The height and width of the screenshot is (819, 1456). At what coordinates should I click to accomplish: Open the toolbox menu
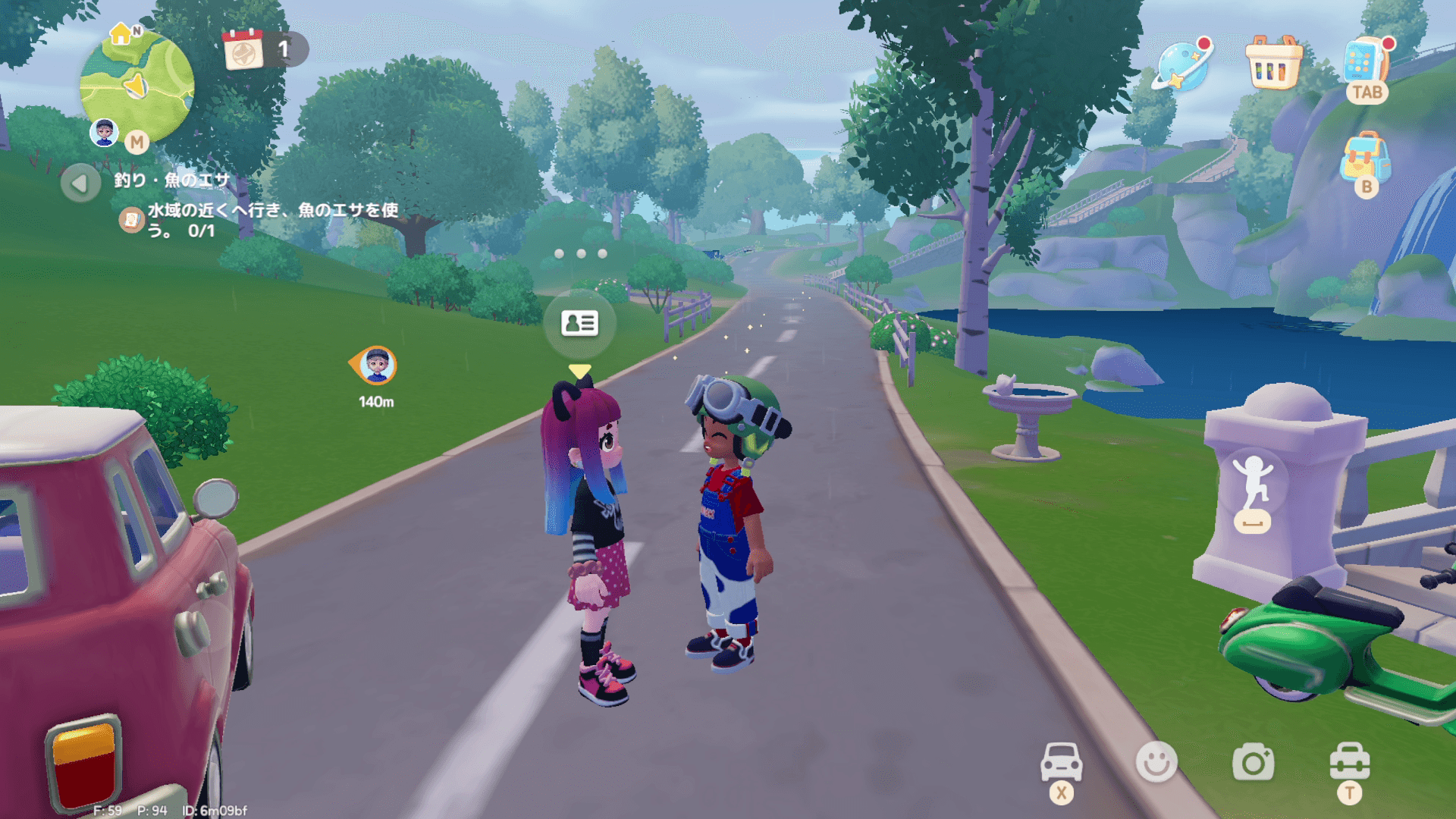(x=1349, y=761)
